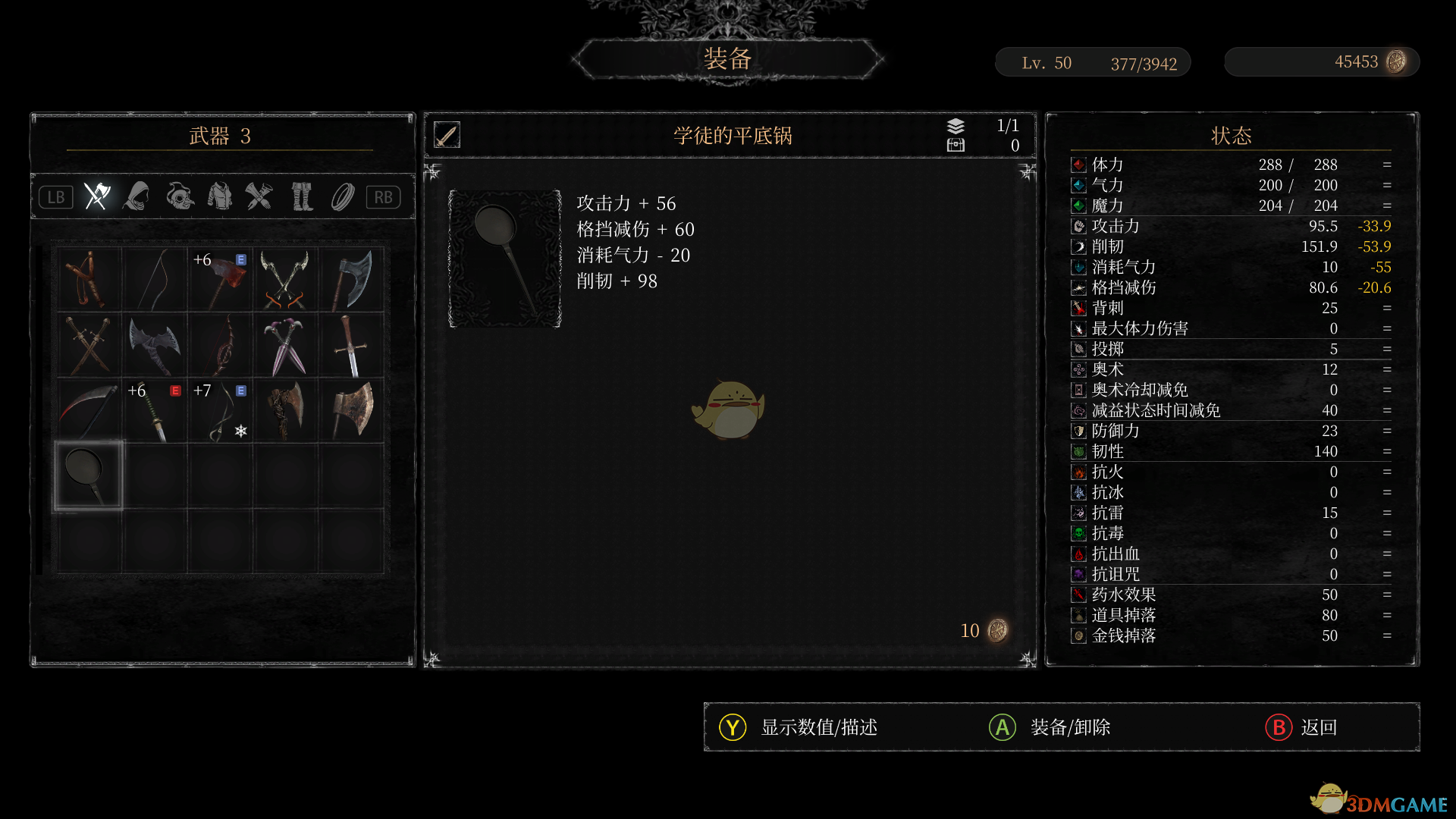Screen dimensions: 1456x819
Task: Select the chest armor jacket tab
Action: (220, 196)
